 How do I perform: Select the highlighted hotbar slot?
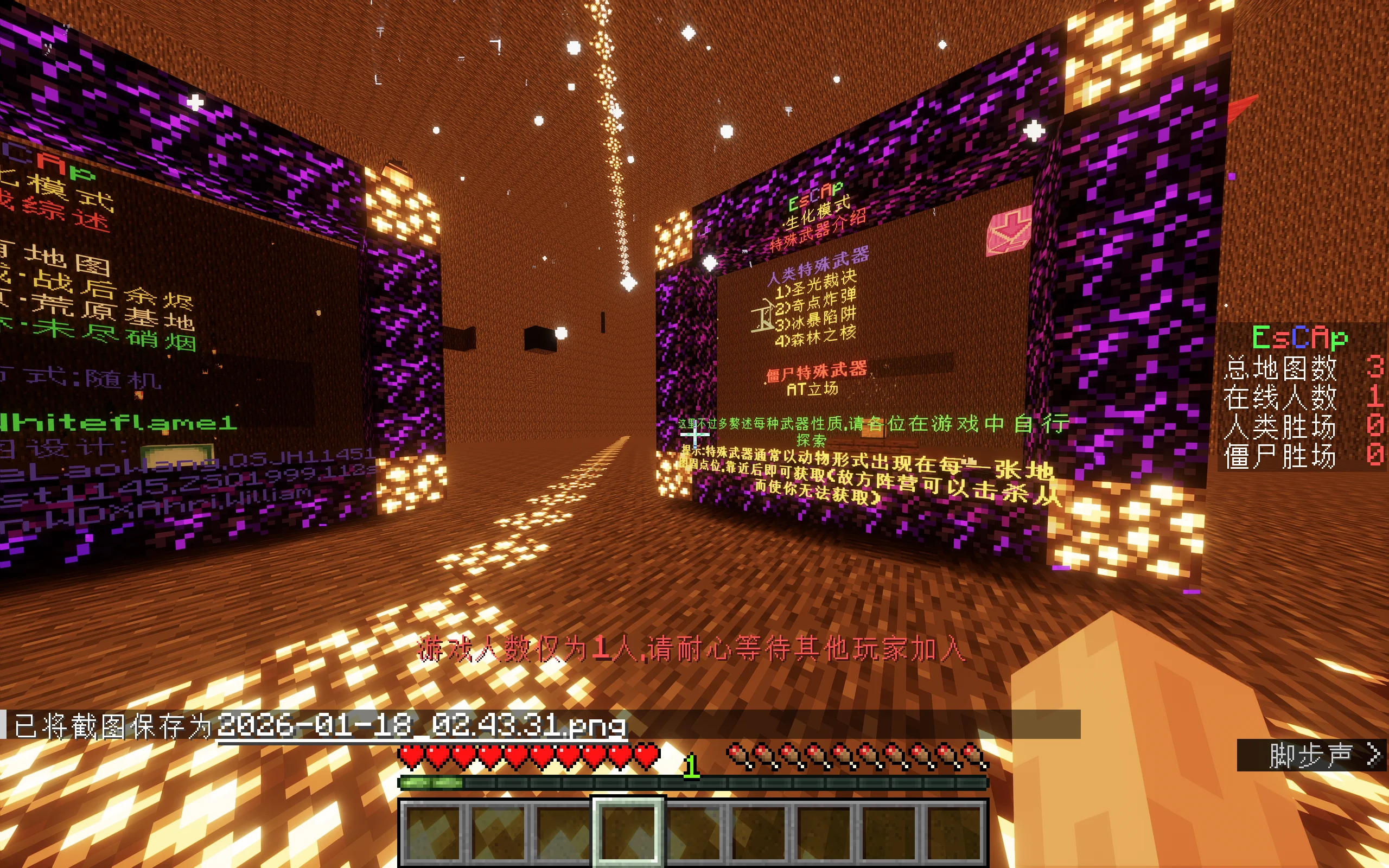(628, 830)
